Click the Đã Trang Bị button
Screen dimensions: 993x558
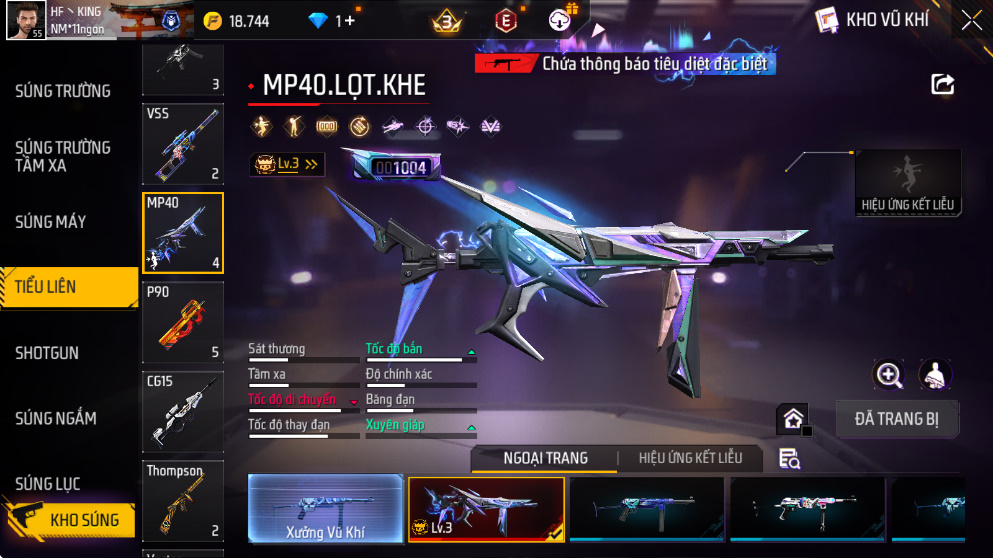[x=896, y=418]
